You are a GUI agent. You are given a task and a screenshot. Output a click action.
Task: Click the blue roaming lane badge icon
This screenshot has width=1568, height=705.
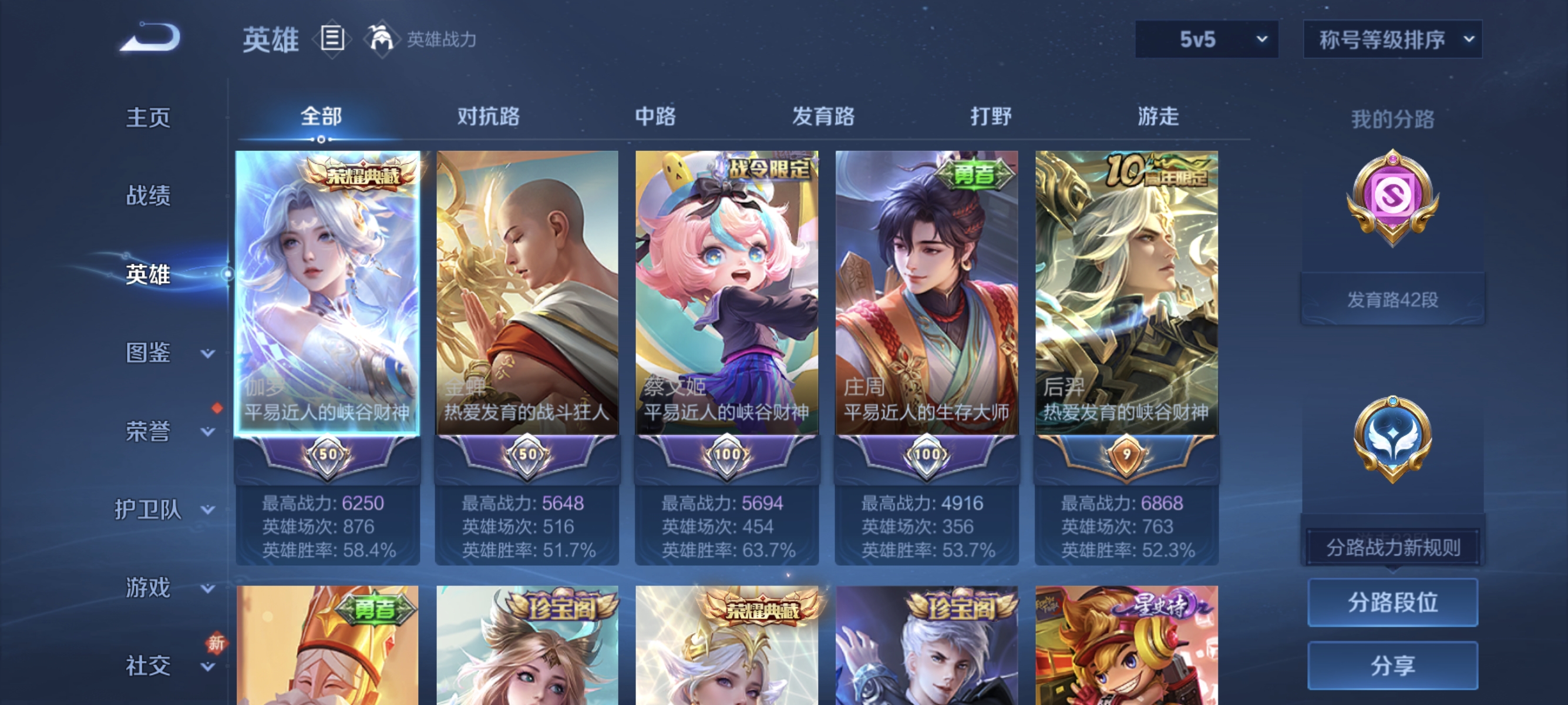pos(1394,438)
